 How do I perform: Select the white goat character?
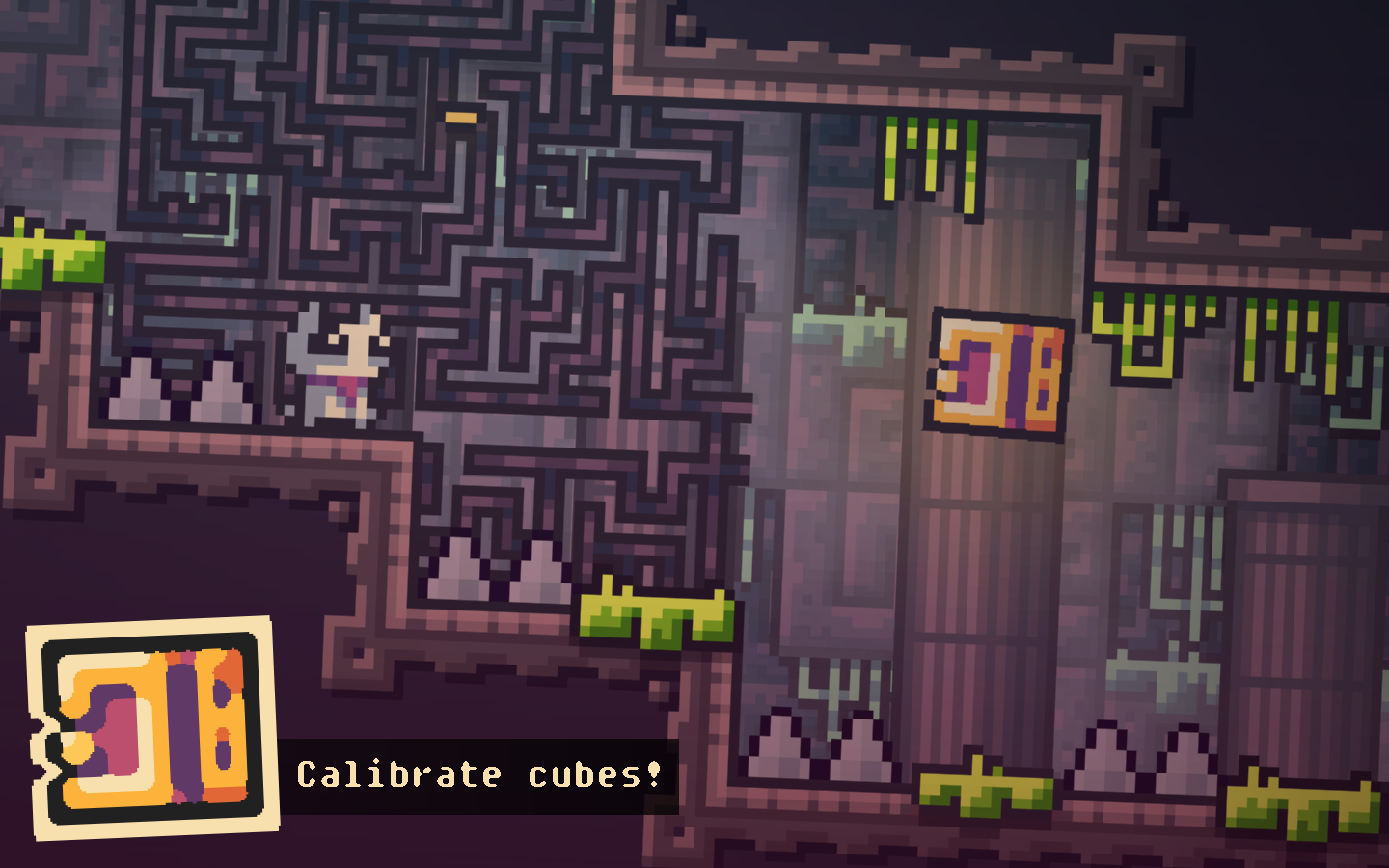point(340,366)
